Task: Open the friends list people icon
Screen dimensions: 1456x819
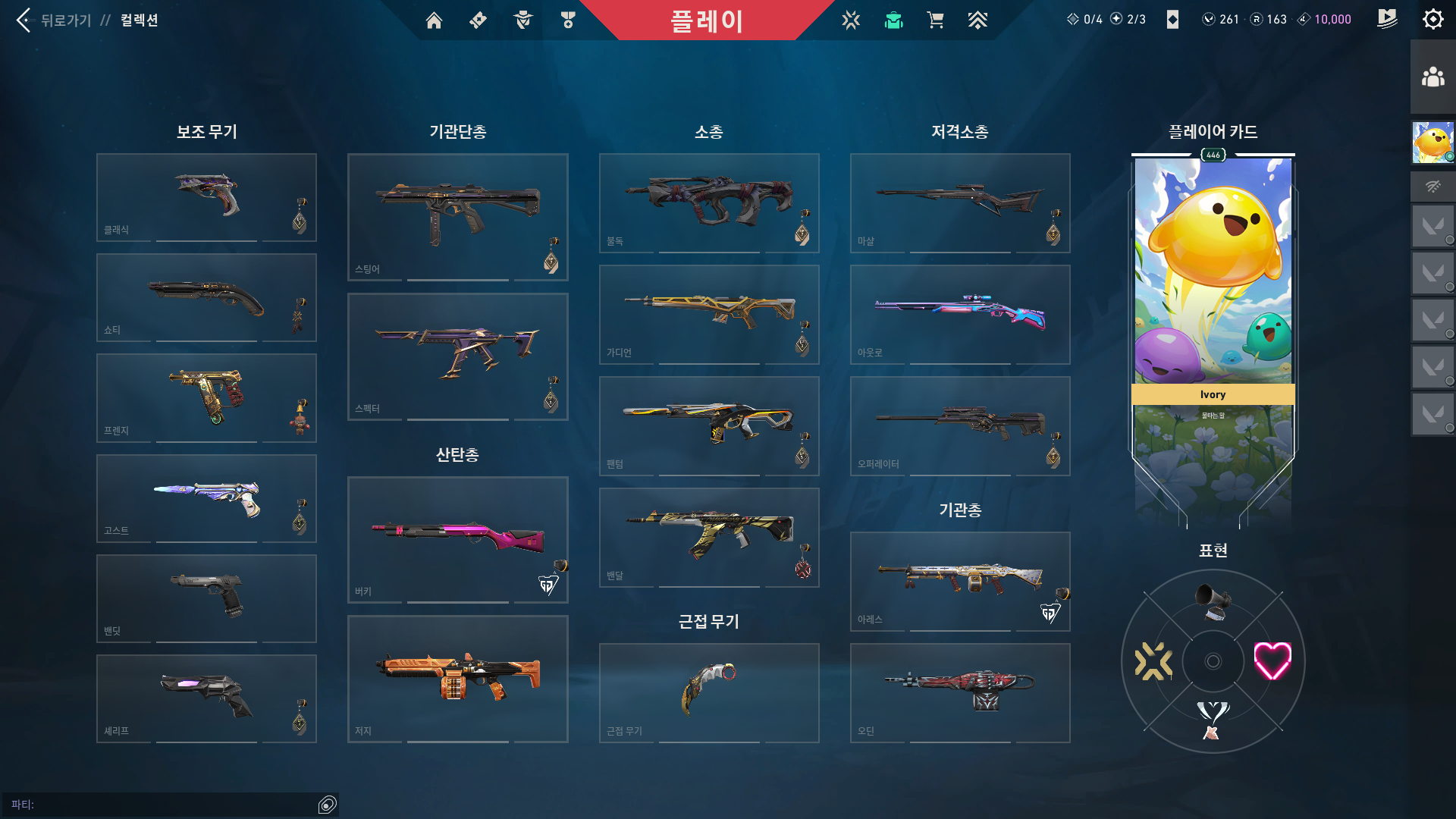Action: 1432,77
